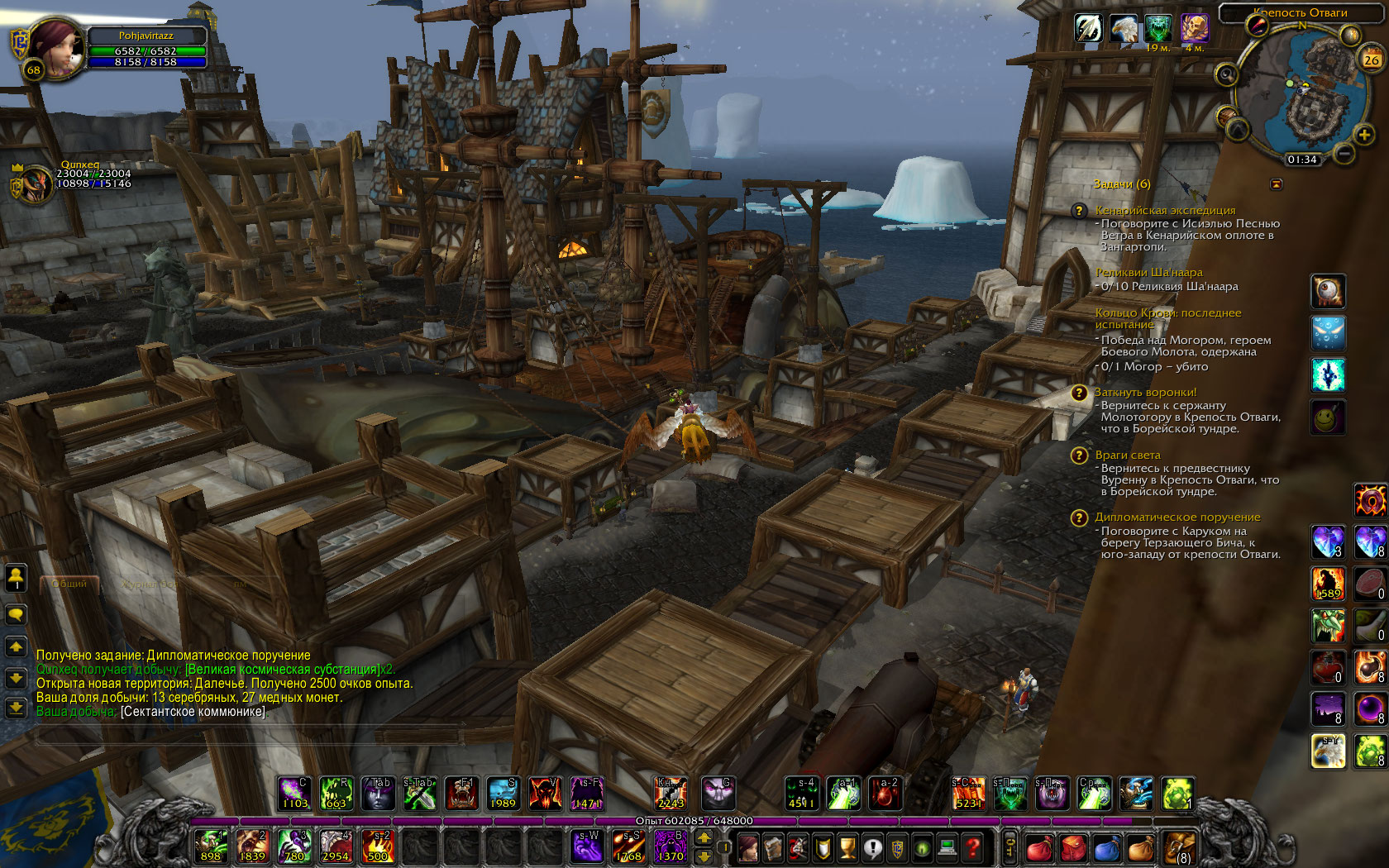Select the 'Заткнуть воронки!' quest in tracker

[x=1145, y=392]
